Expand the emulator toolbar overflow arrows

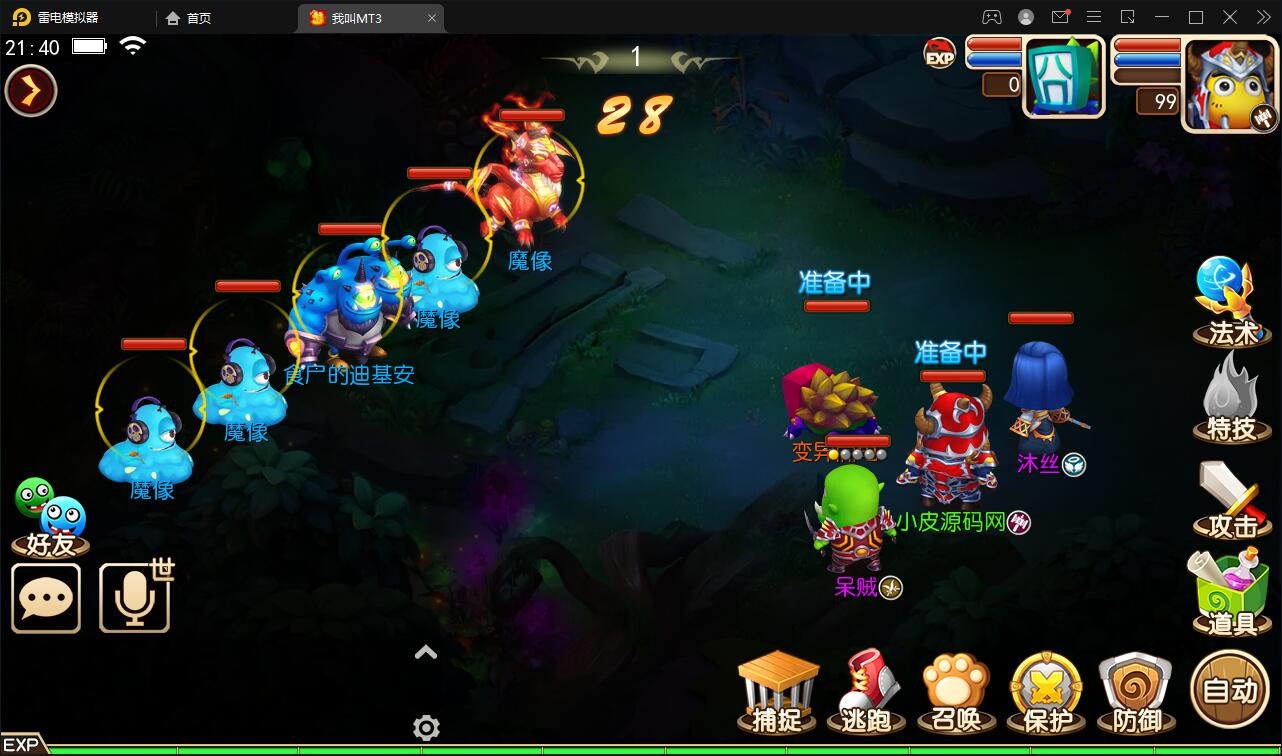(1262, 17)
